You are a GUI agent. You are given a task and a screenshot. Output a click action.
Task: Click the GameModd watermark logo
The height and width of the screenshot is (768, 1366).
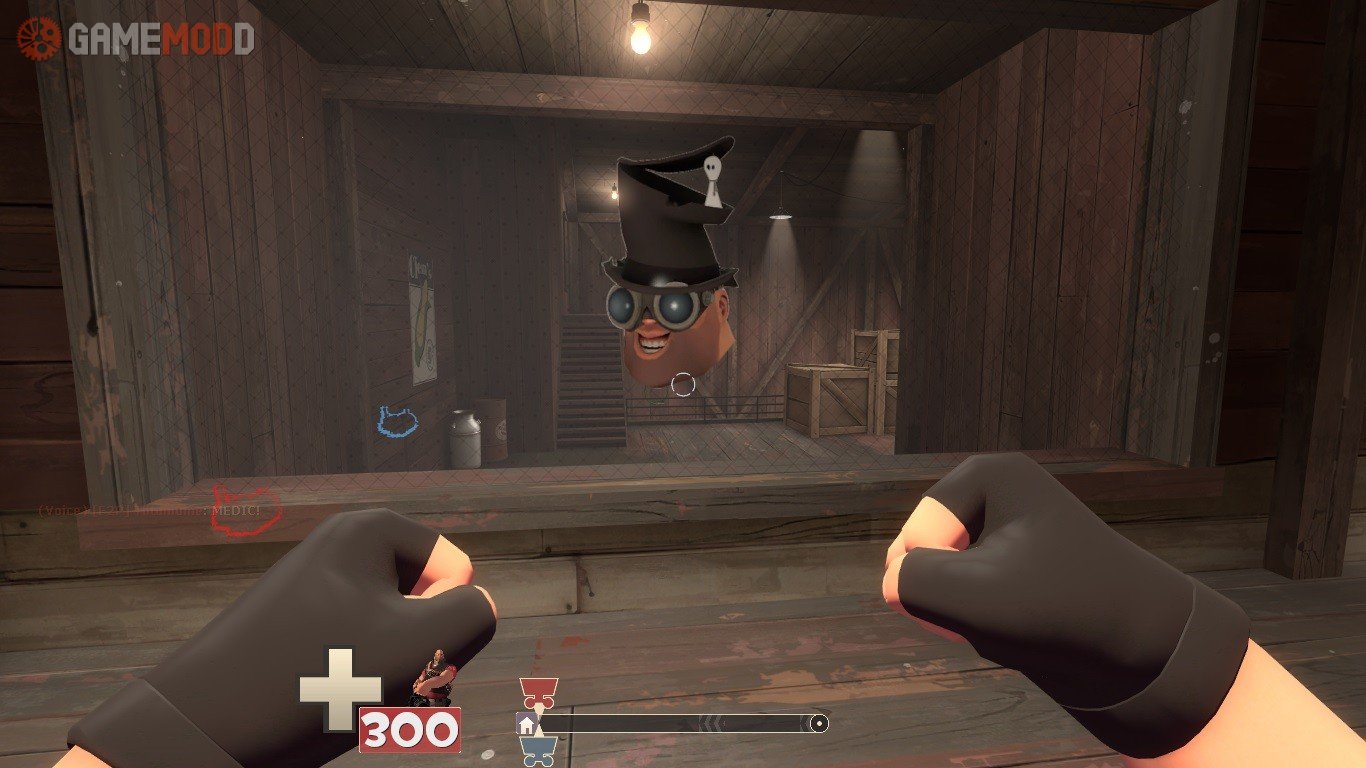135,38
